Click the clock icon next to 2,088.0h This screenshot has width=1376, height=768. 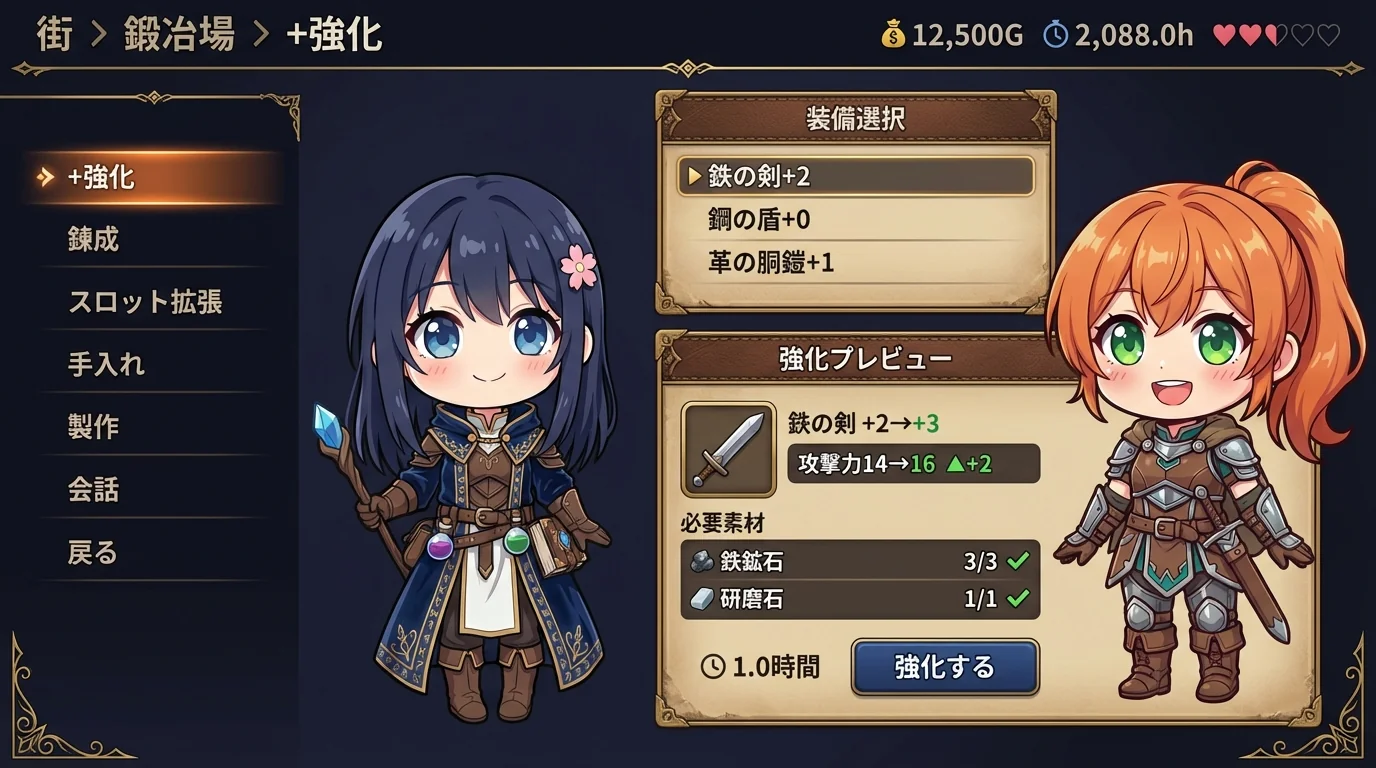pyautogui.click(x=1056, y=34)
